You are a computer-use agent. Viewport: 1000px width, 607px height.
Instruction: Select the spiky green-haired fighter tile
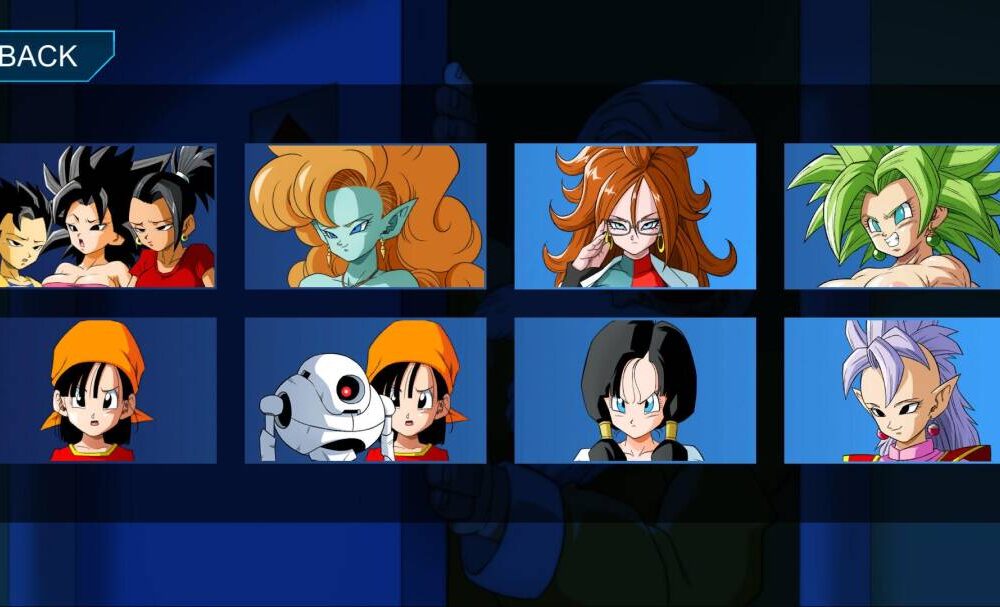click(892, 216)
